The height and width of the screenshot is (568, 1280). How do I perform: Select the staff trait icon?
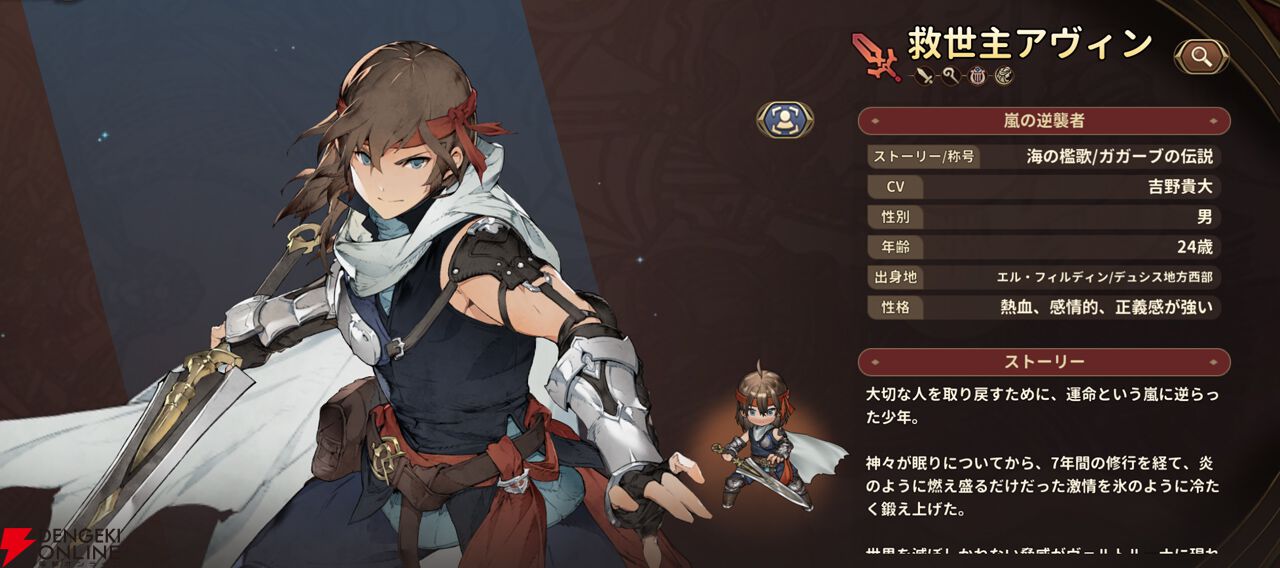click(x=950, y=76)
